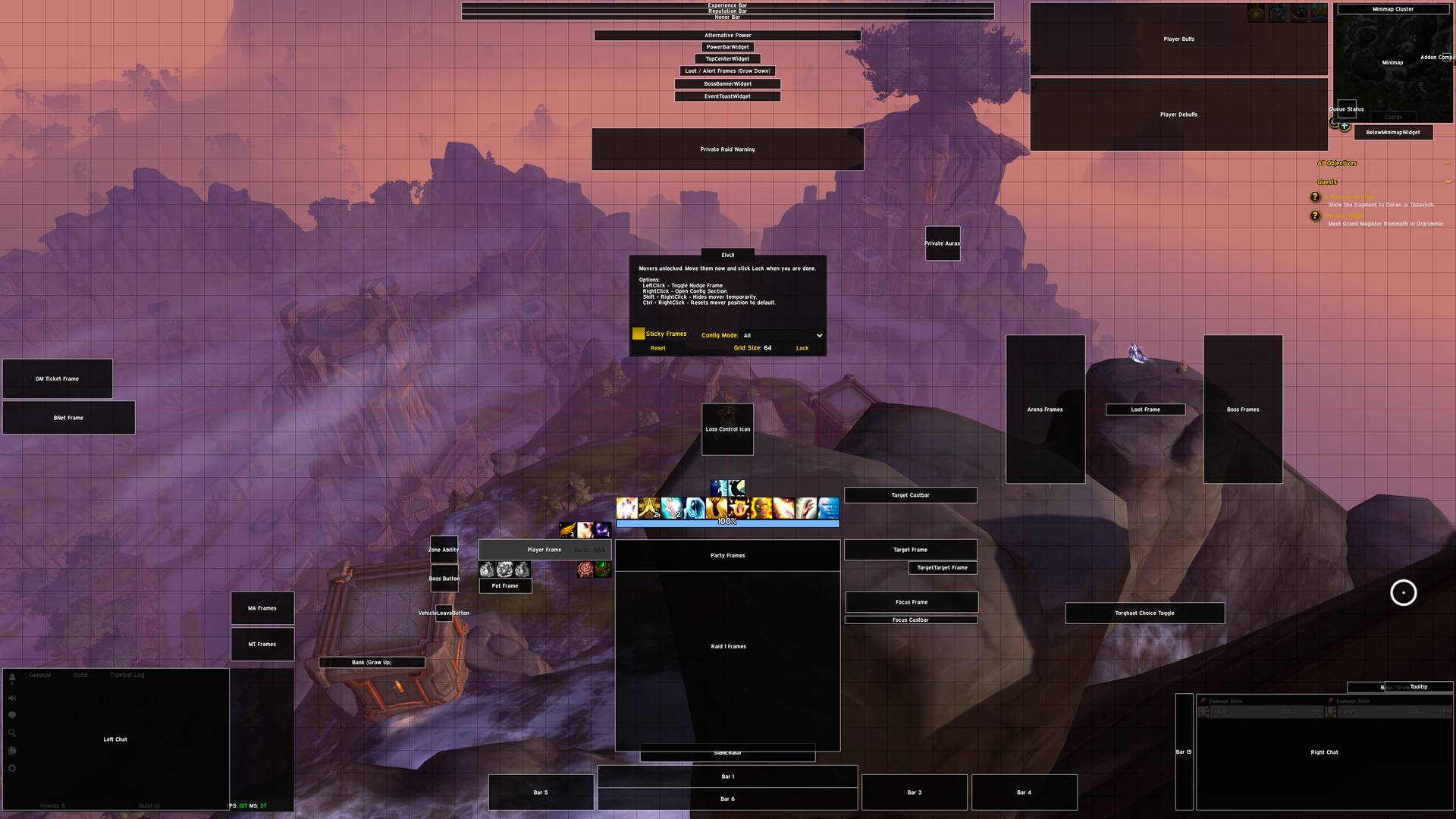
Task: Select the GM Ticket Frame mover
Action: tap(57, 378)
